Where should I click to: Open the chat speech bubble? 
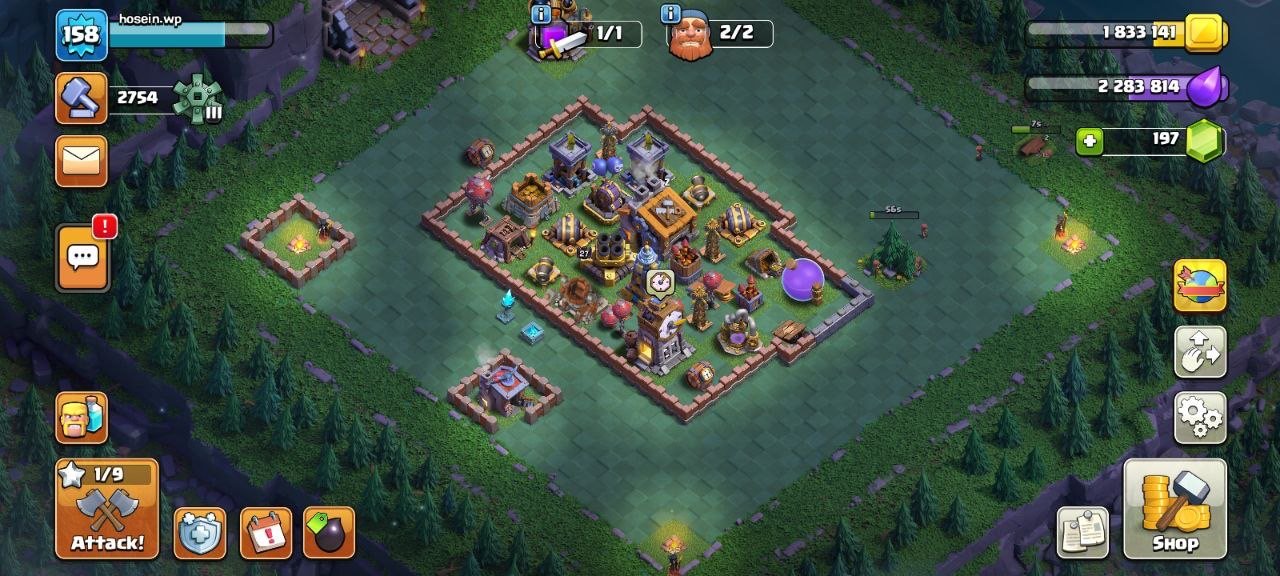coord(83,258)
